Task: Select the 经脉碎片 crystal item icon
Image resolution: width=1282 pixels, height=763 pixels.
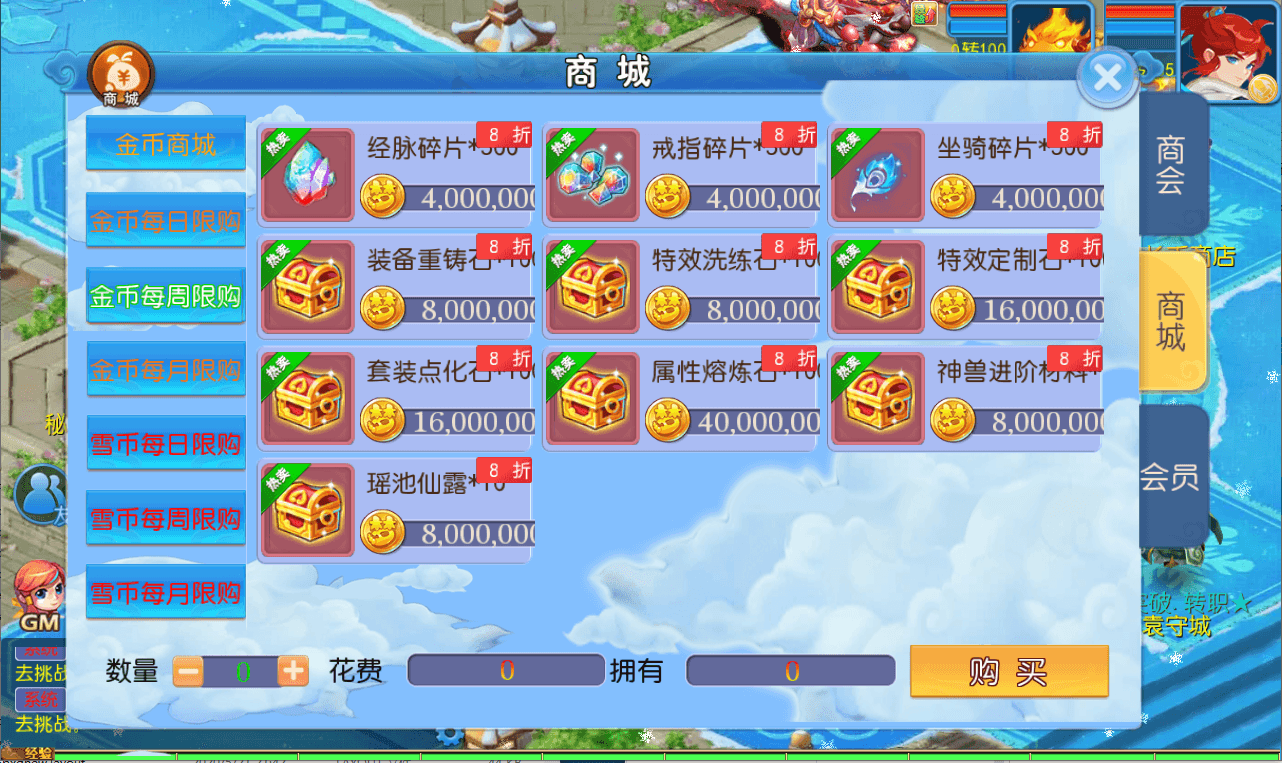Action: click(x=307, y=172)
